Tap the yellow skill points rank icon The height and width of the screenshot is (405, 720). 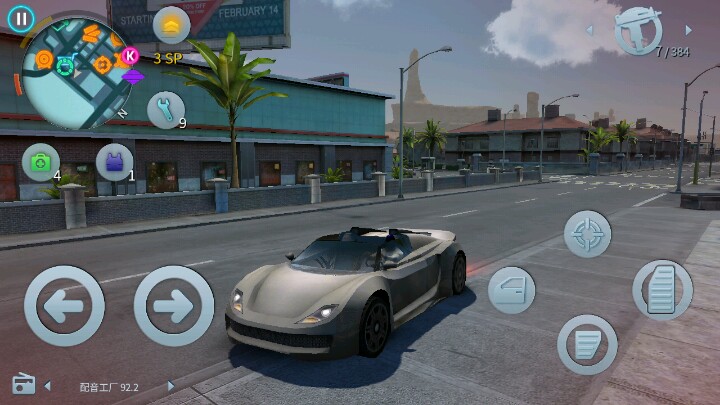(x=171, y=25)
